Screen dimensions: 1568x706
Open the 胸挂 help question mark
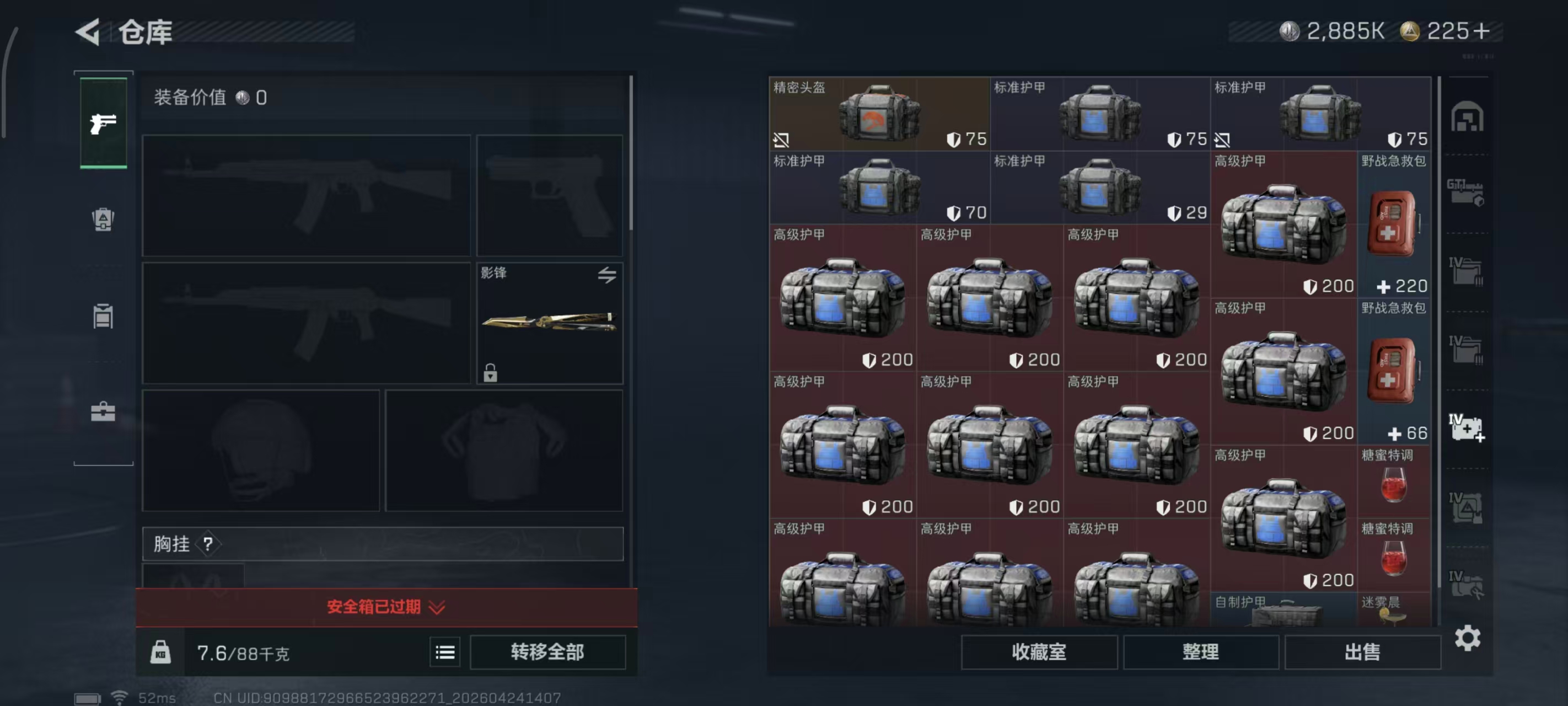pyautogui.click(x=209, y=543)
